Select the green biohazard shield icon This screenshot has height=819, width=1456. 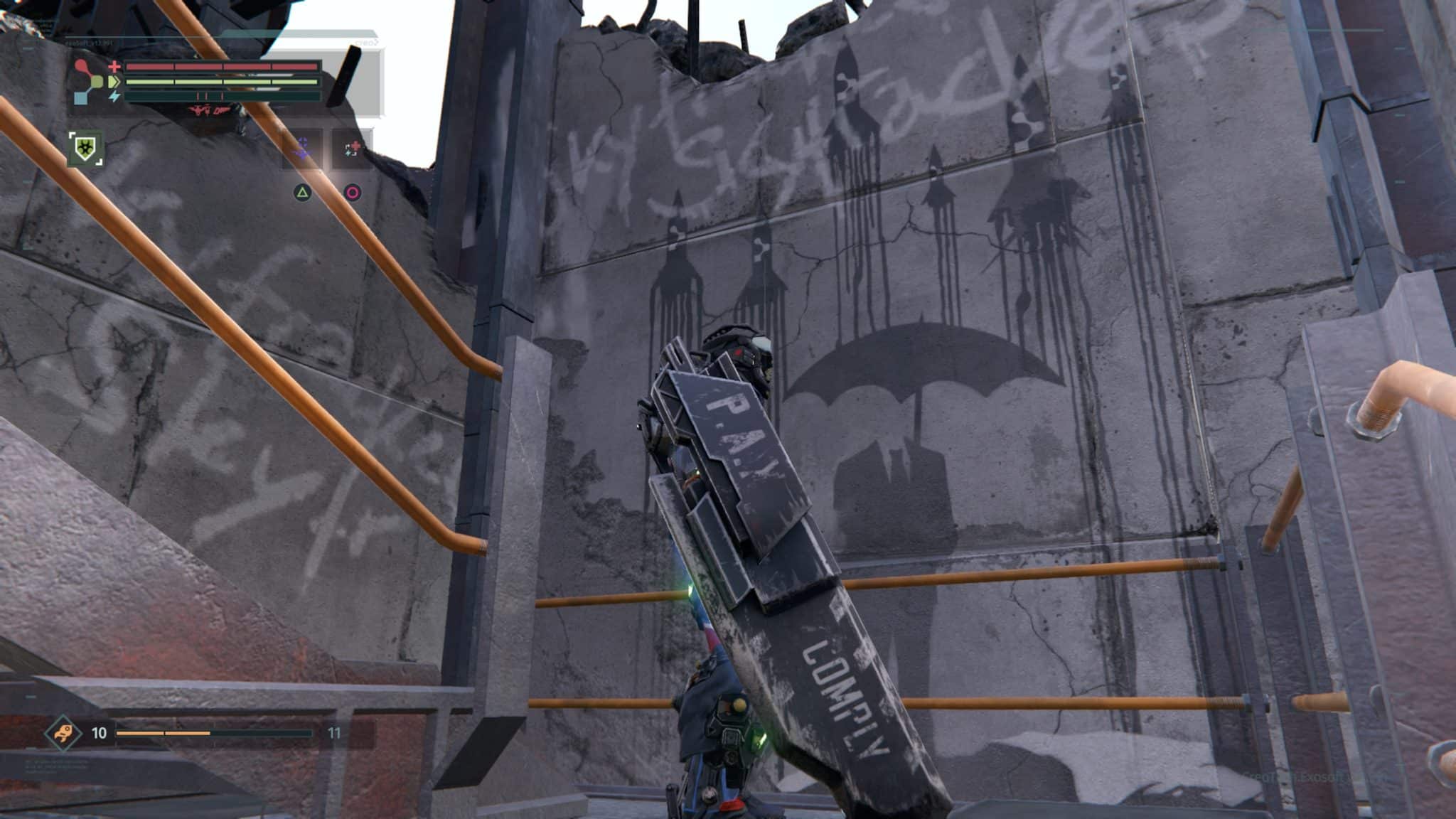tap(86, 149)
